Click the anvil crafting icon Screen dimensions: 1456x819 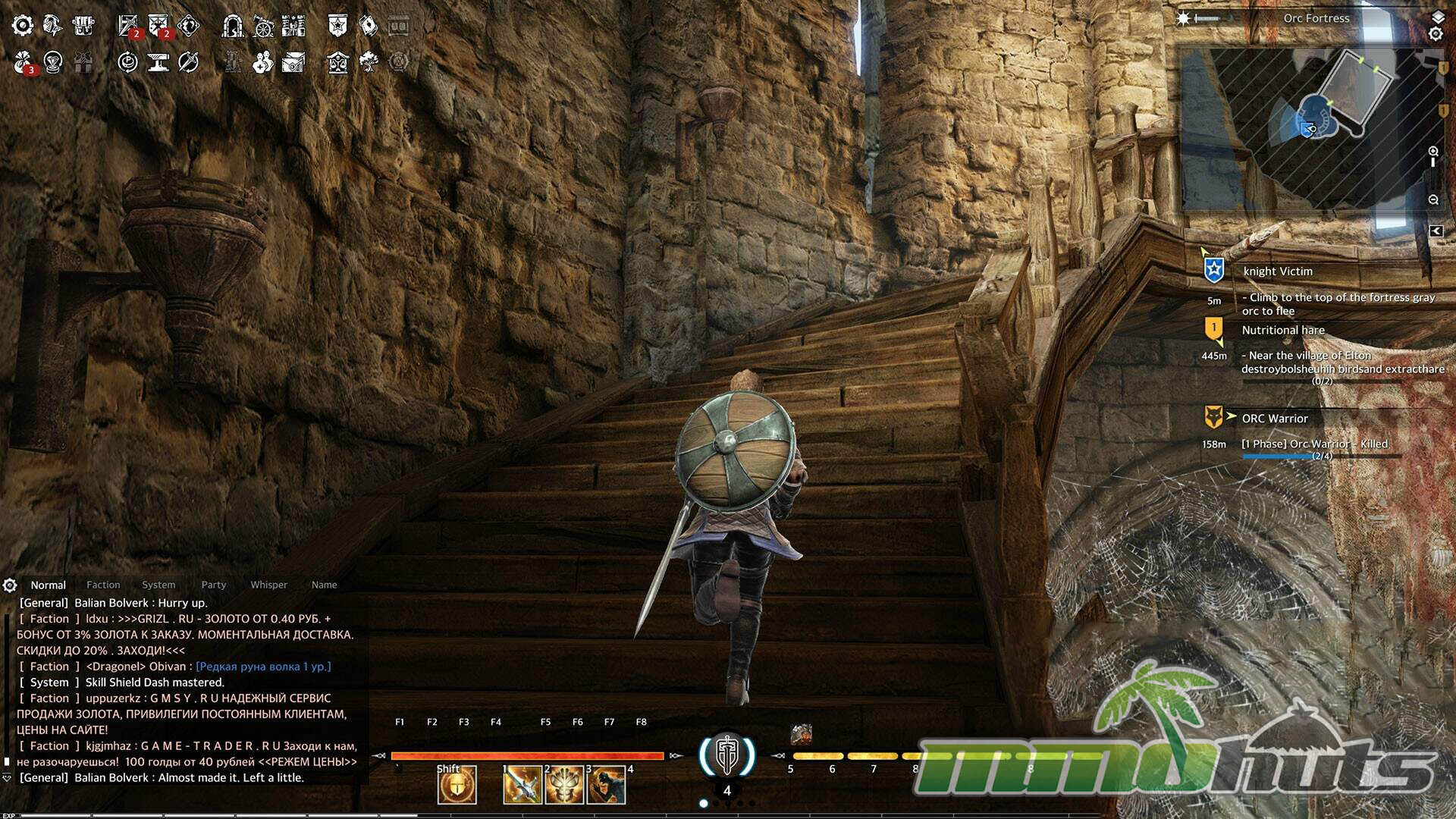[158, 62]
